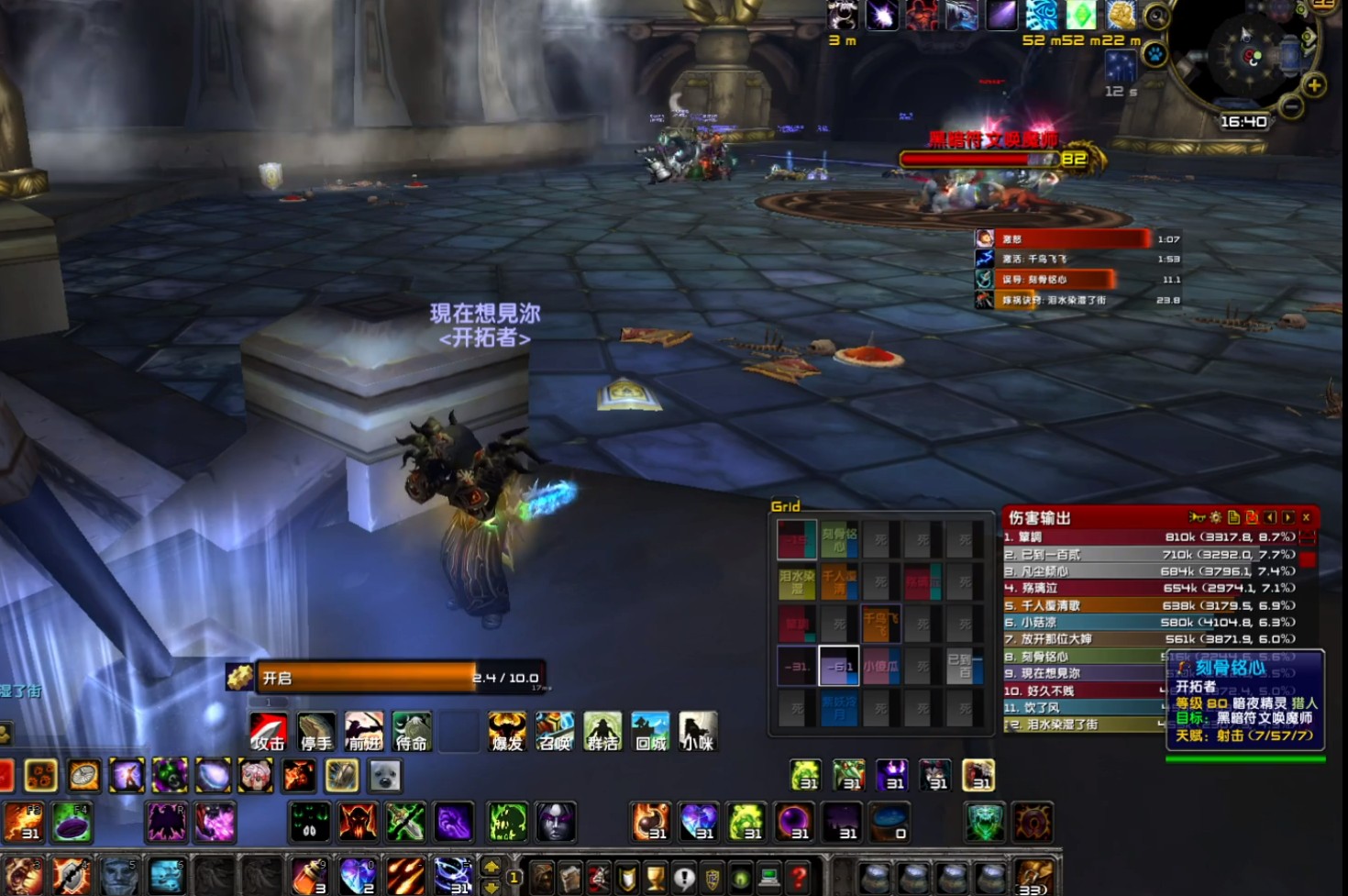
Task: Open damage meter gear settings
Action: [1216, 518]
